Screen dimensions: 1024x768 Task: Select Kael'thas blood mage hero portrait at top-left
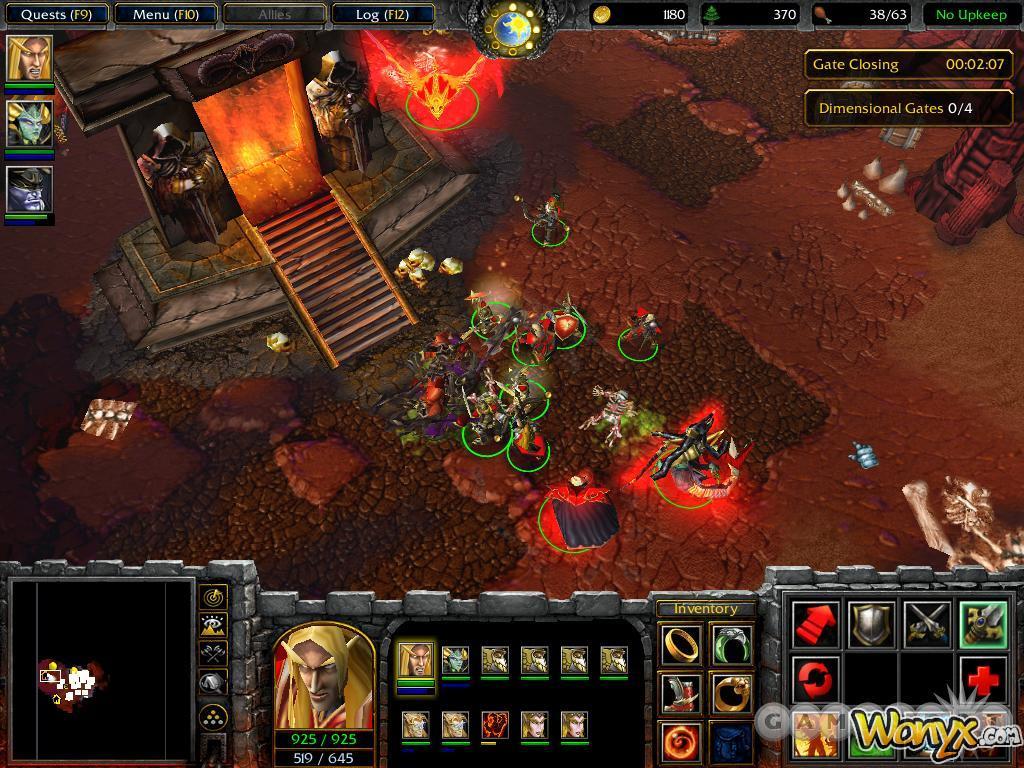point(29,58)
